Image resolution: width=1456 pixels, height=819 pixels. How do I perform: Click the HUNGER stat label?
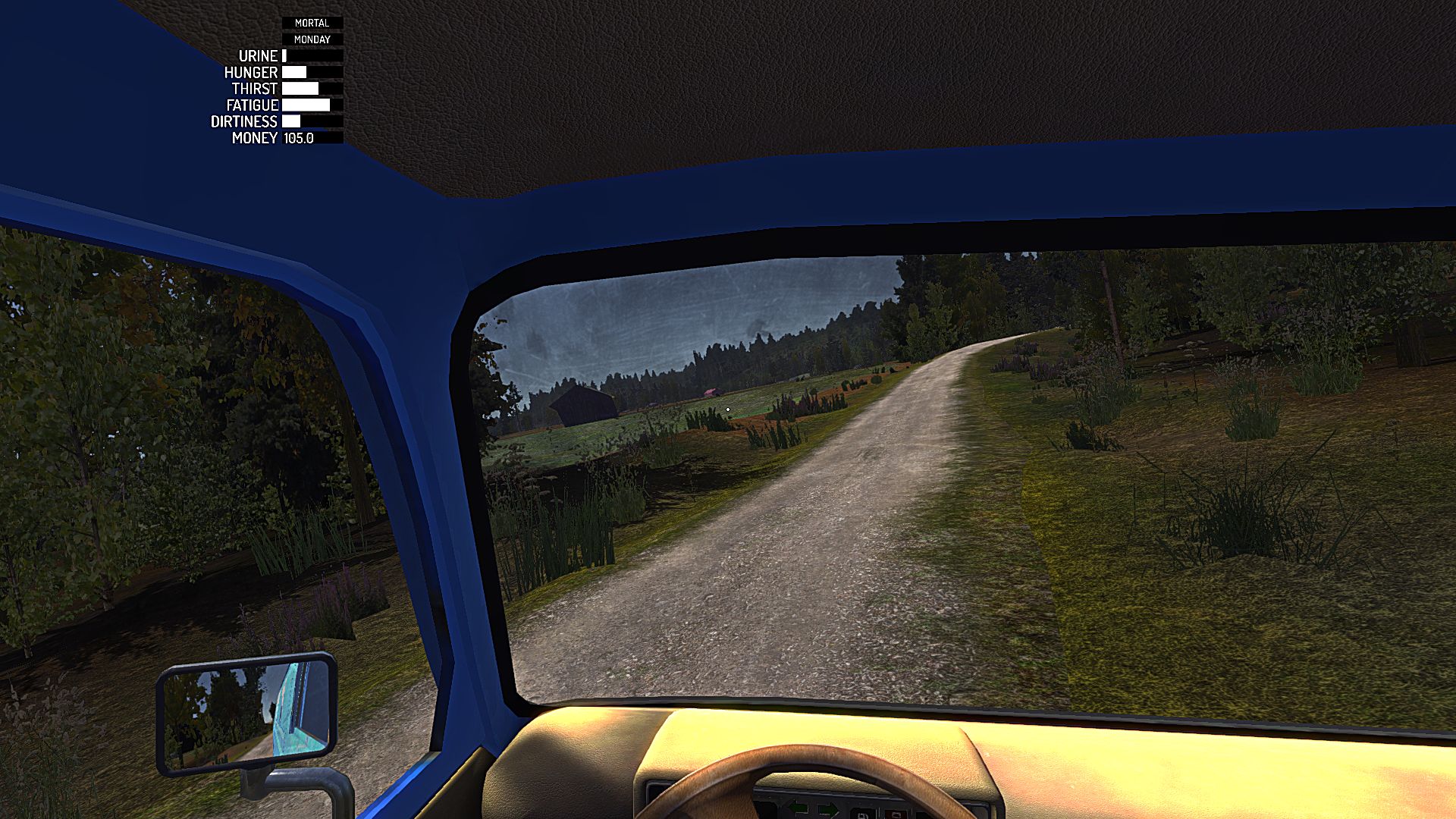(251, 72)
